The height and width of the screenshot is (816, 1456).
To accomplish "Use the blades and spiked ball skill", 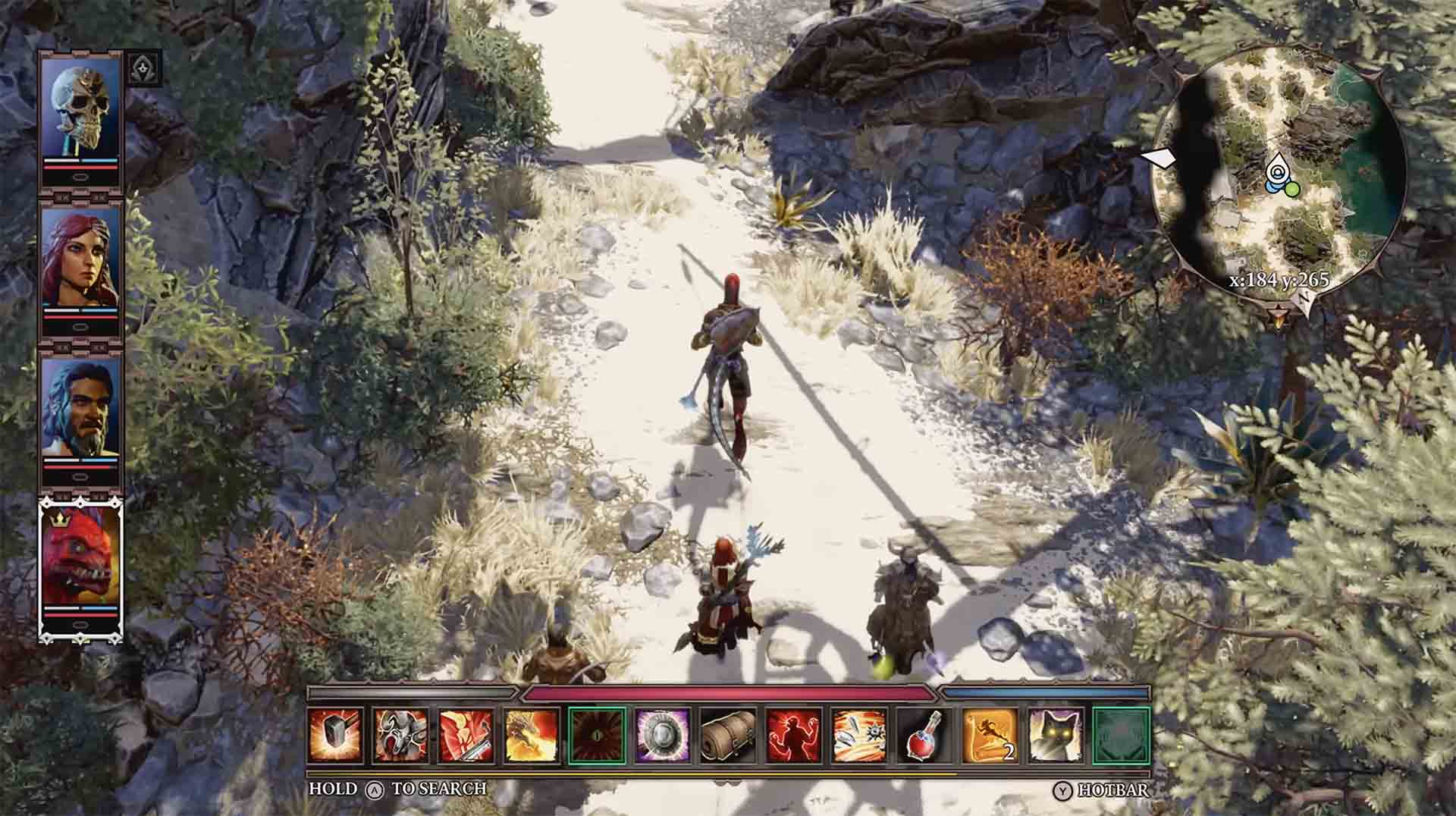I will coord(858,735).
